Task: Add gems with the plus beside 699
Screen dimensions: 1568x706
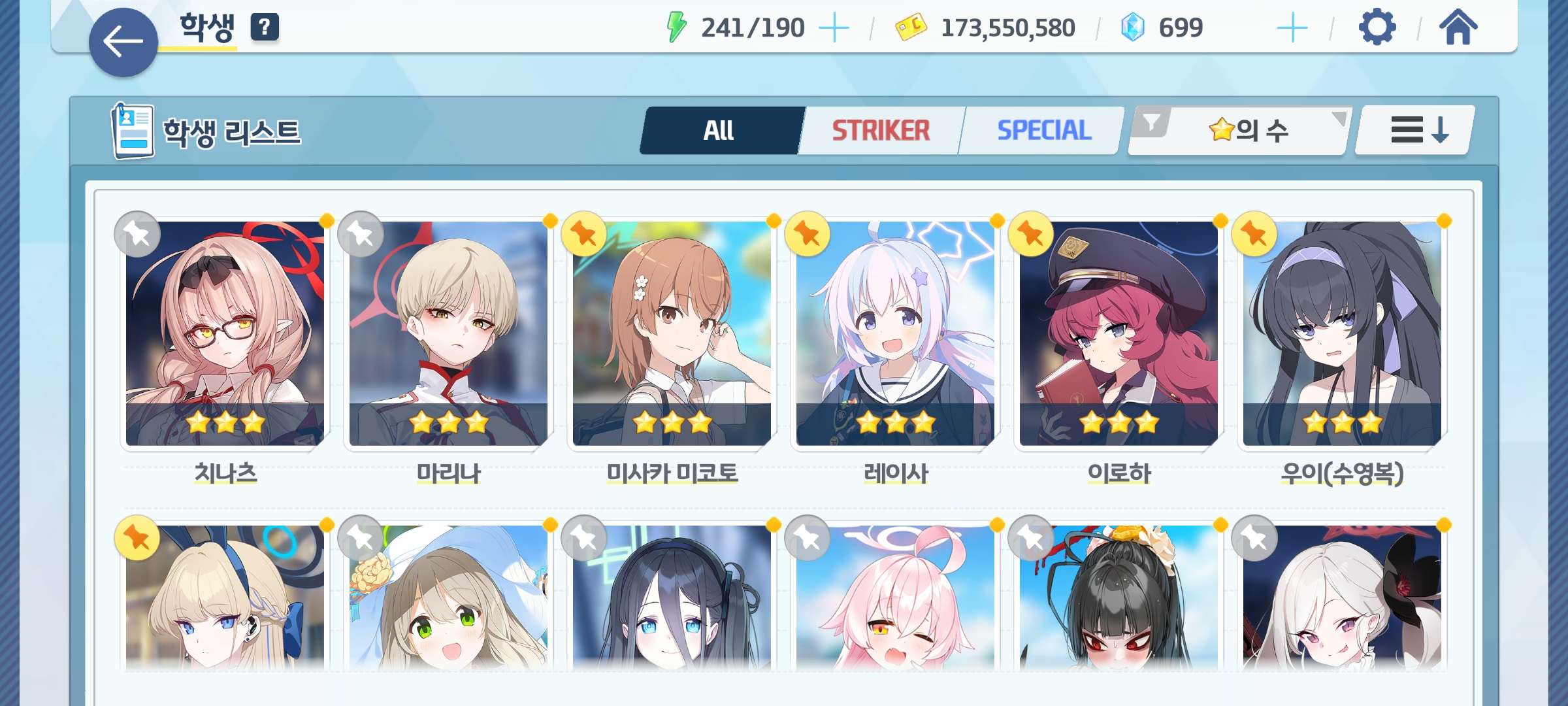Action: 1292,28
